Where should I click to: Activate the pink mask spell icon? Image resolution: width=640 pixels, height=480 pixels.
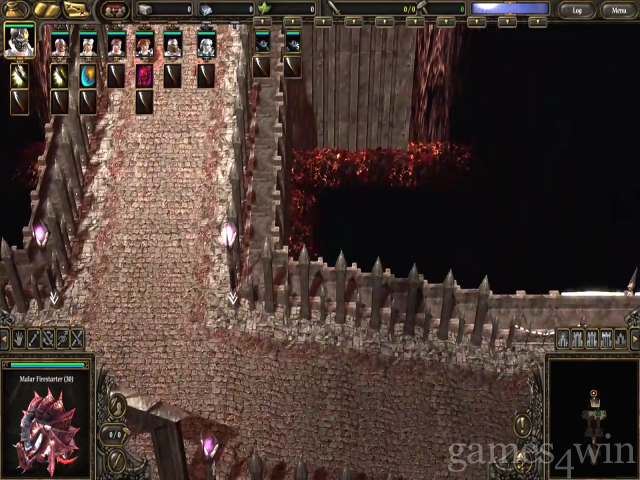coord(144,76)
